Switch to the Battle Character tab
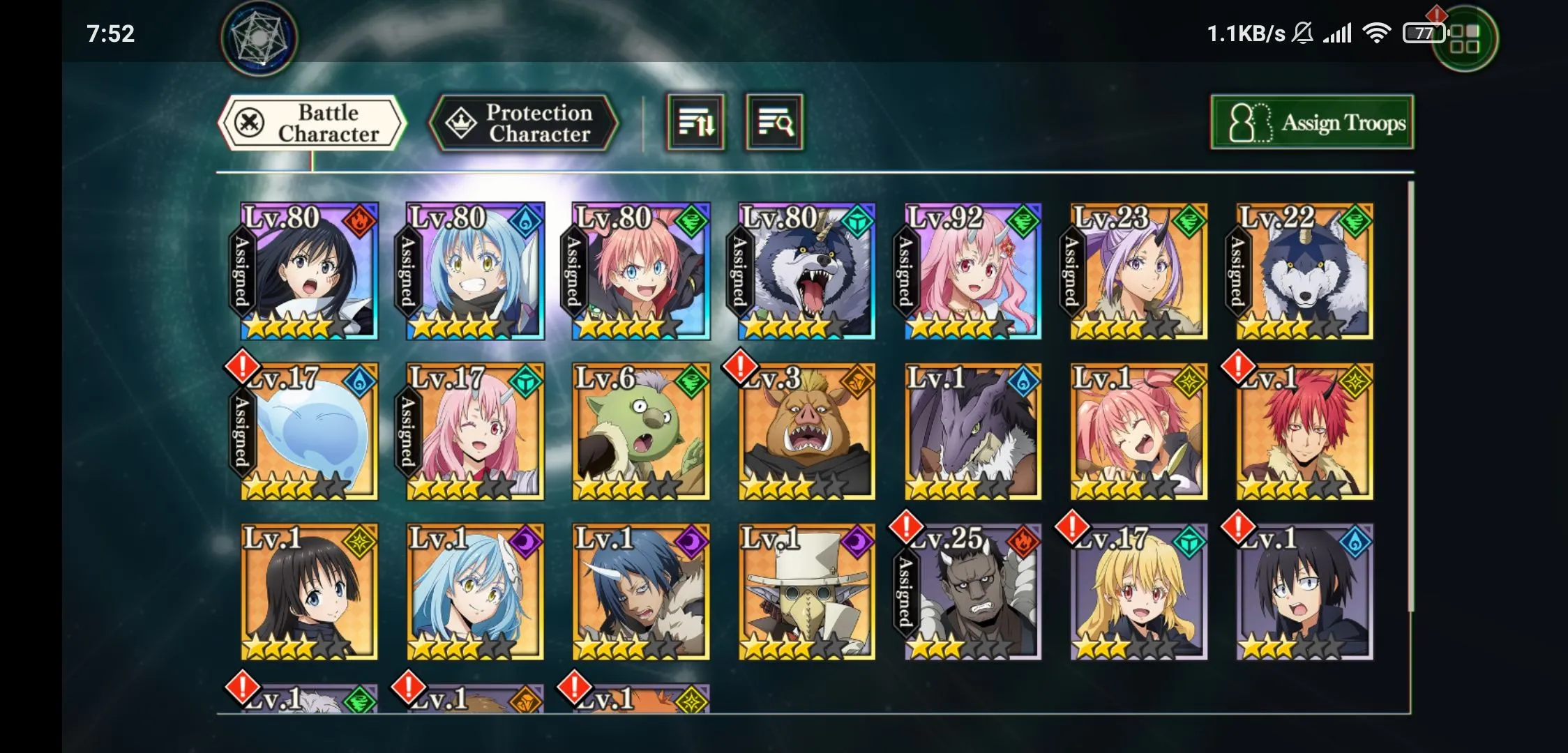This screenshot has width=1568, height=753. pos(312,123)
